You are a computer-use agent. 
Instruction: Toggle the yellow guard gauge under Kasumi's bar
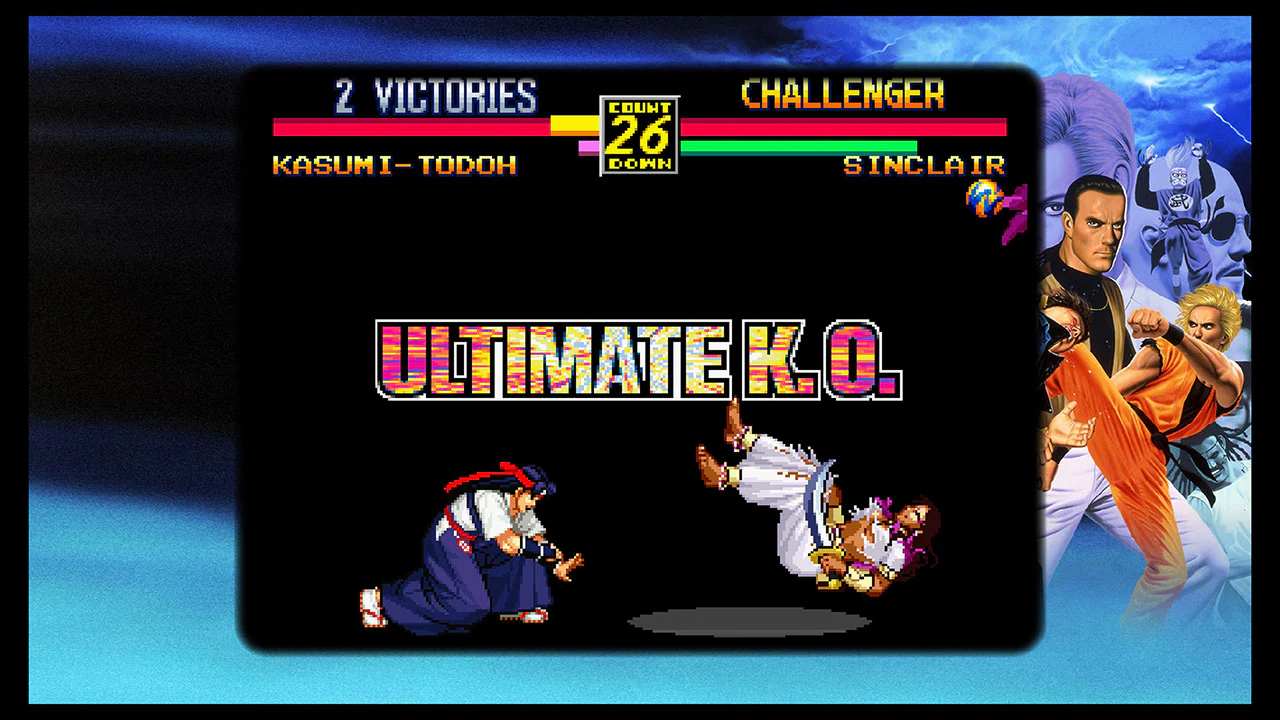(575, 123)
